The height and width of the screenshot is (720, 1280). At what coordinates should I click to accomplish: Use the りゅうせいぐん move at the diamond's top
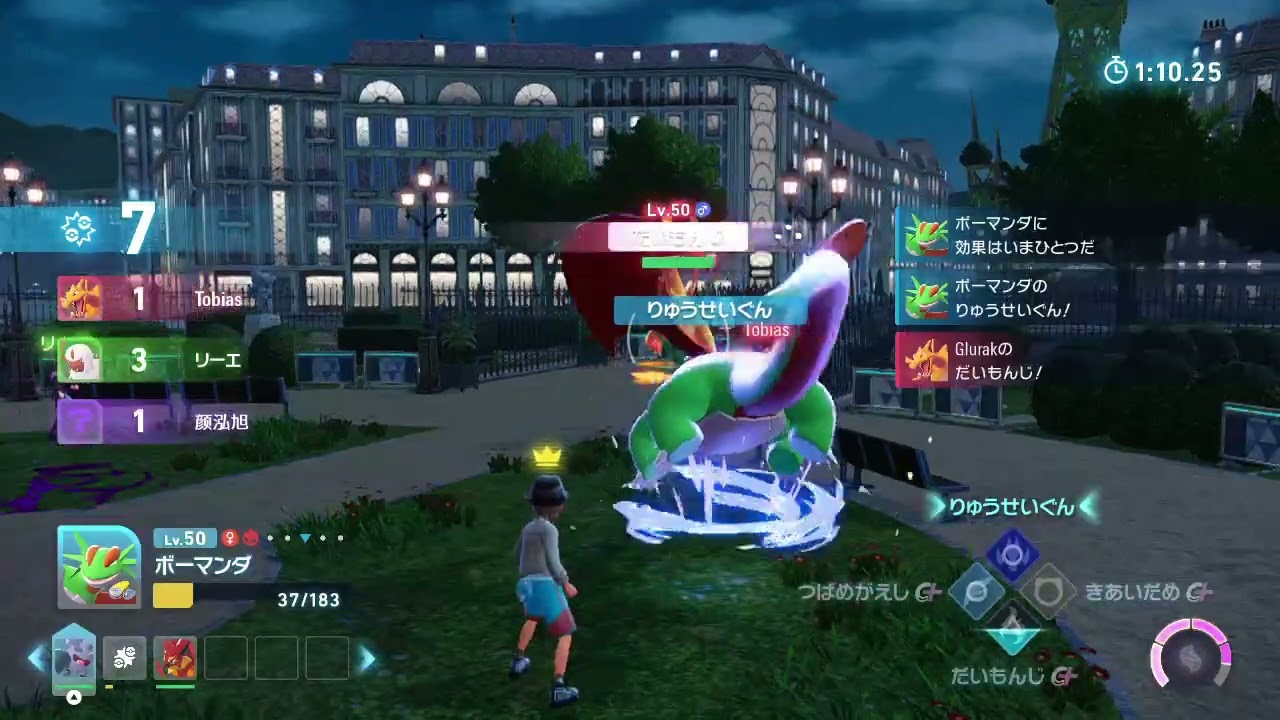(1011, 551)
